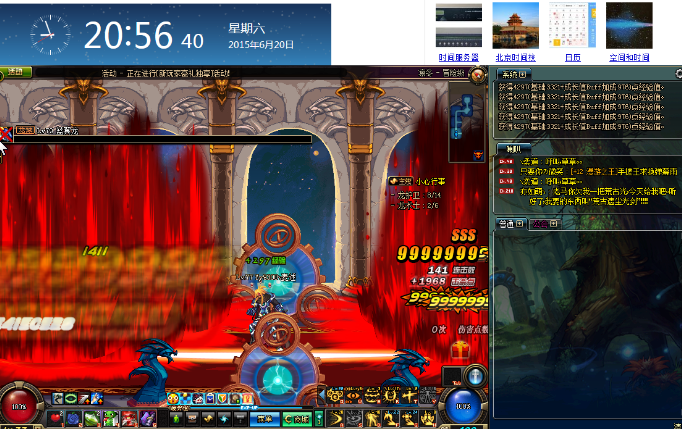Screen dimensions: 682x429
Task: Click the red gift box icon
Action: pyautogui.click(x=460, y=351)
